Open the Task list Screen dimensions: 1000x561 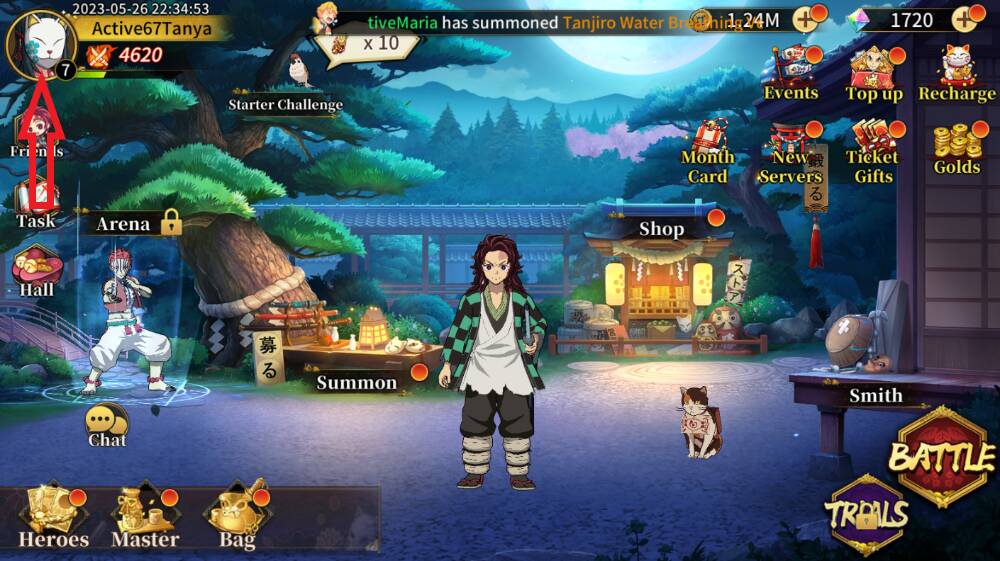pyautogui.click(x=36, y=205)
